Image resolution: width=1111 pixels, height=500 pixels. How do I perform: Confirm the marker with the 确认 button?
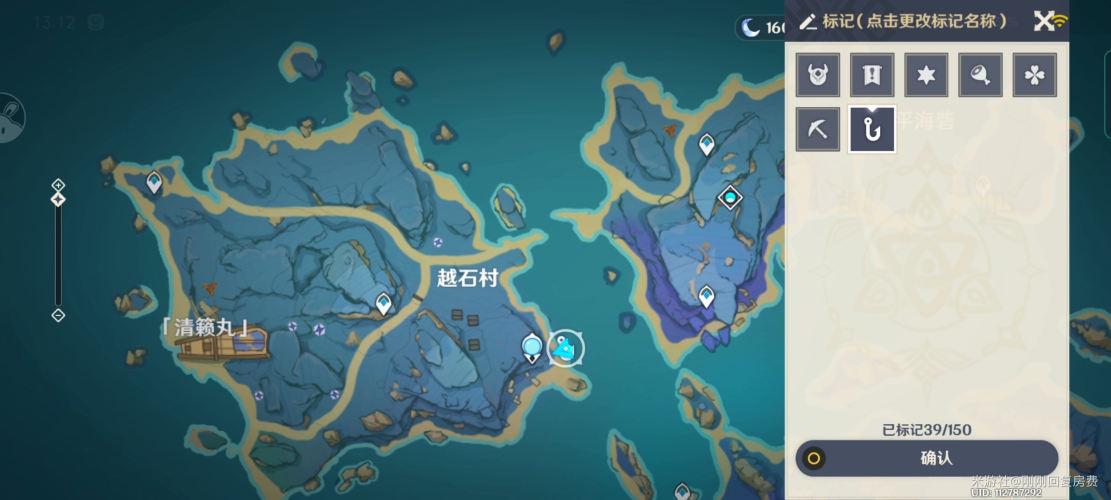926,458
